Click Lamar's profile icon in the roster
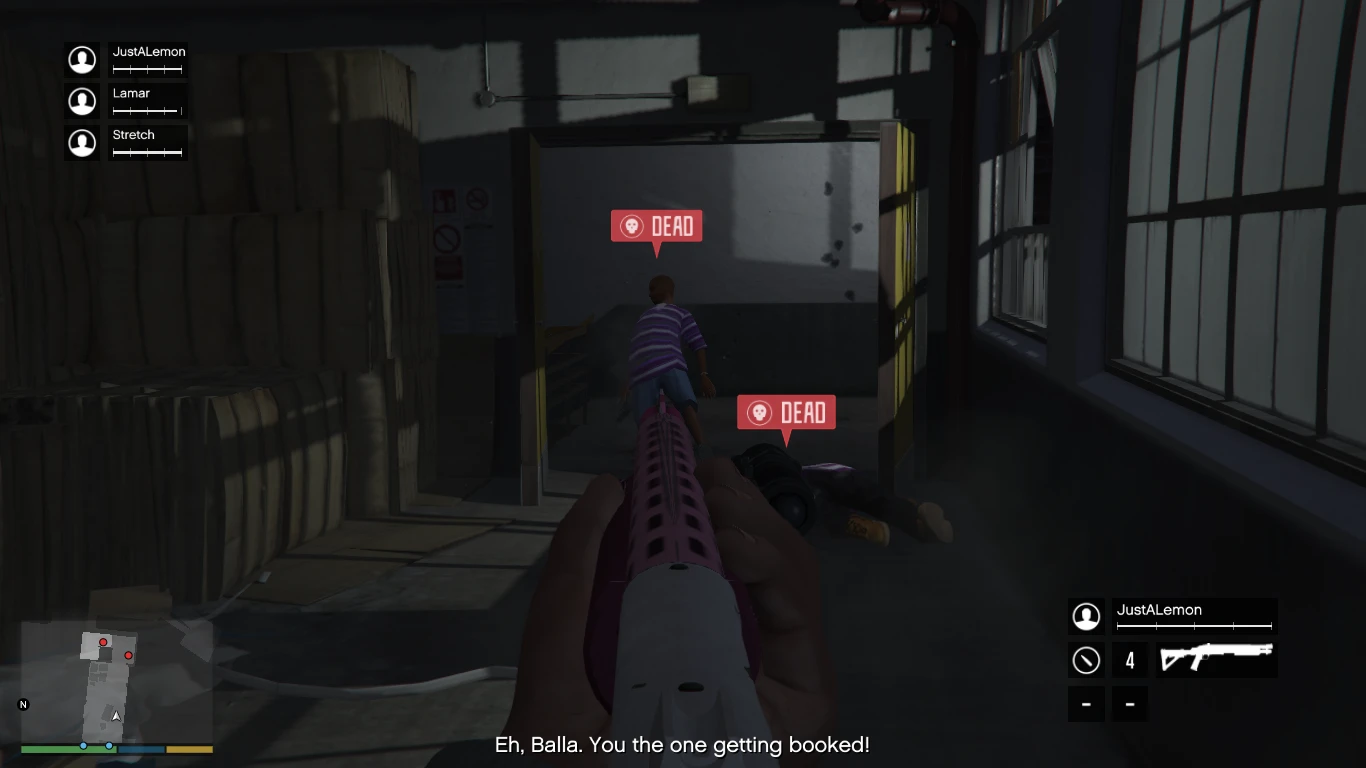1366x768 pixels. coord(82,101)
